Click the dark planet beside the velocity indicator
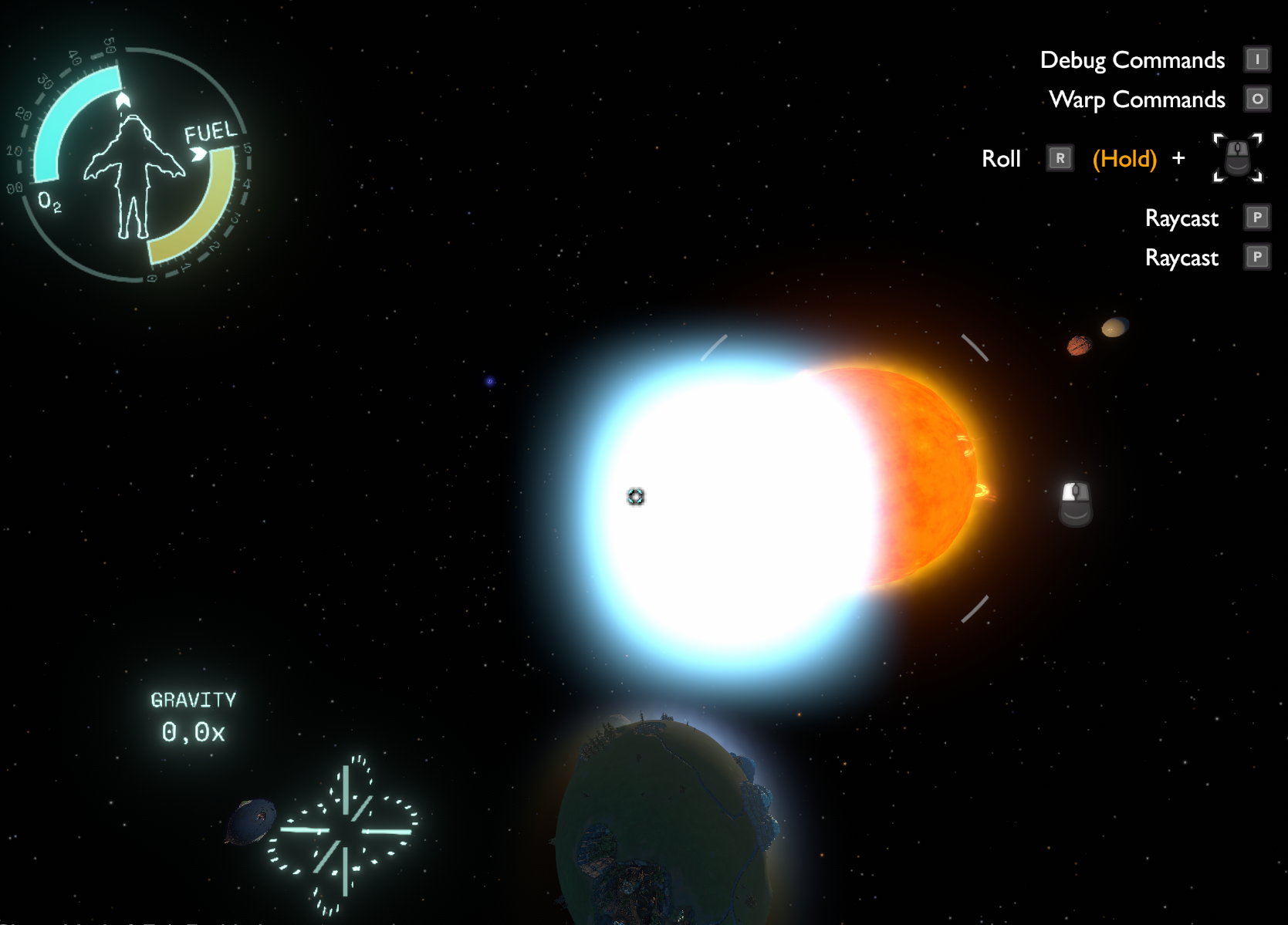Image resolution: width=1288 pixels, height=925 pixels. click(x=253, y=820)
